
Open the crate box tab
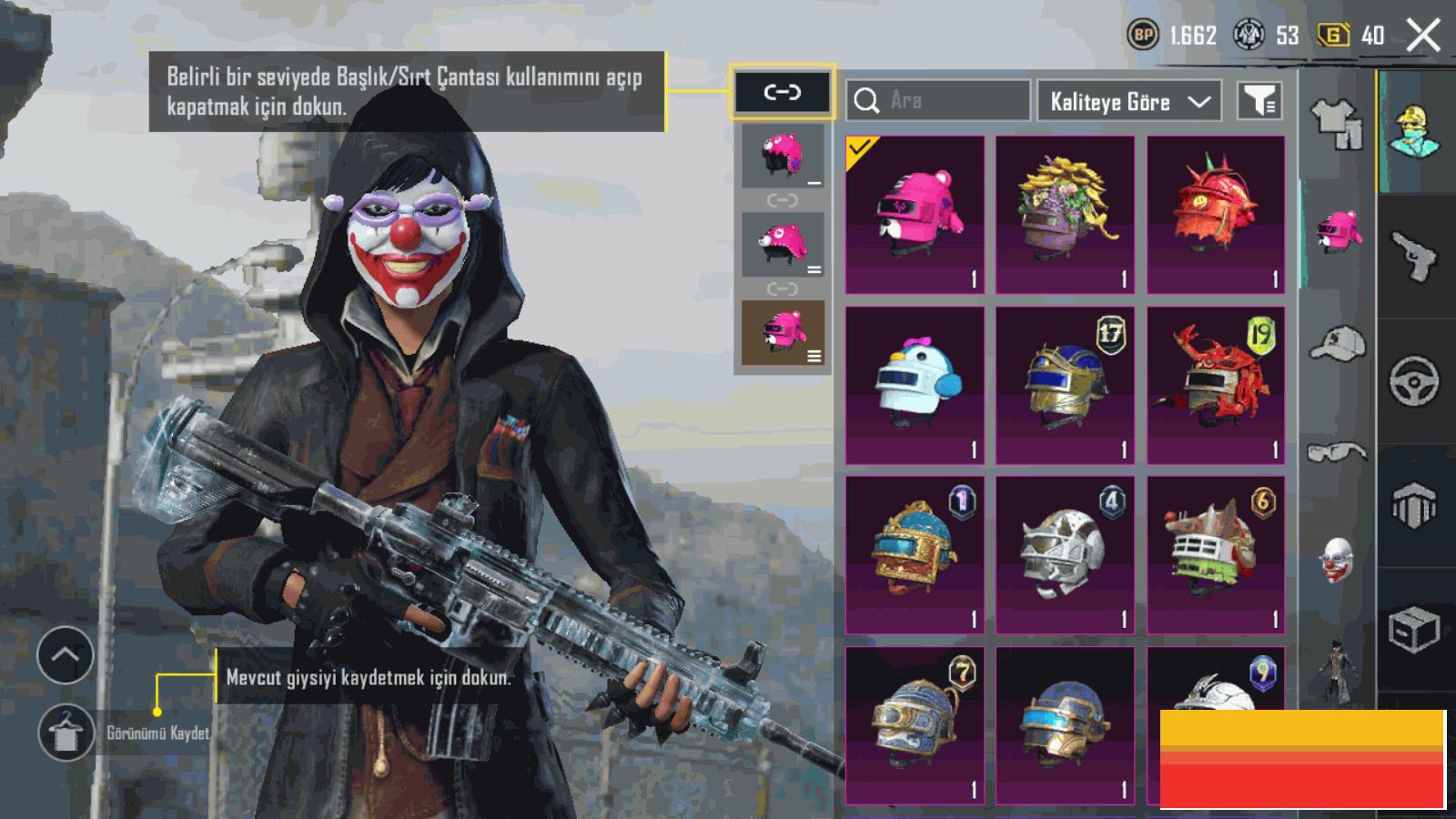(1414, 628)
